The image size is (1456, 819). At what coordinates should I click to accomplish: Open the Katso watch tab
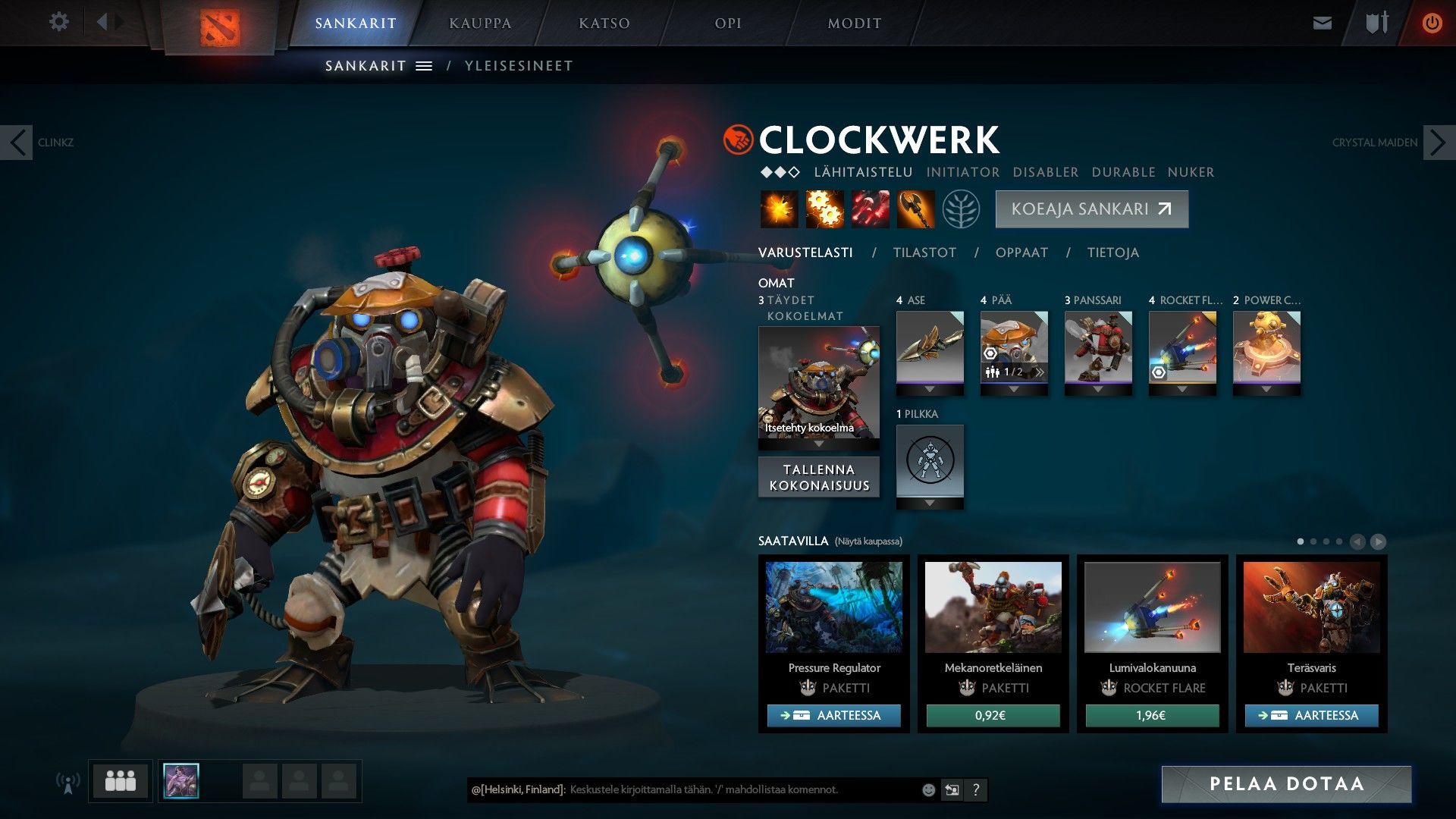(604, 24)
